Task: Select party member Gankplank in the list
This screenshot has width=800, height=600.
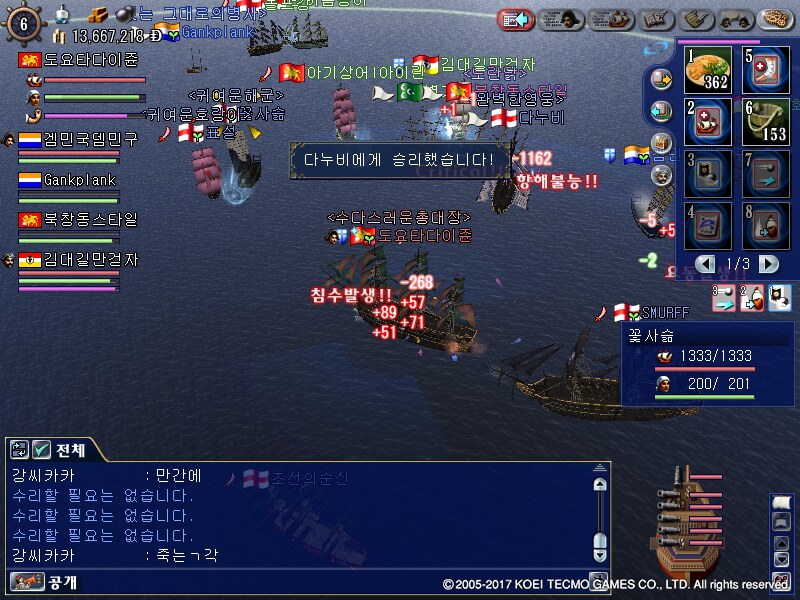Action: tap(79, 180)
